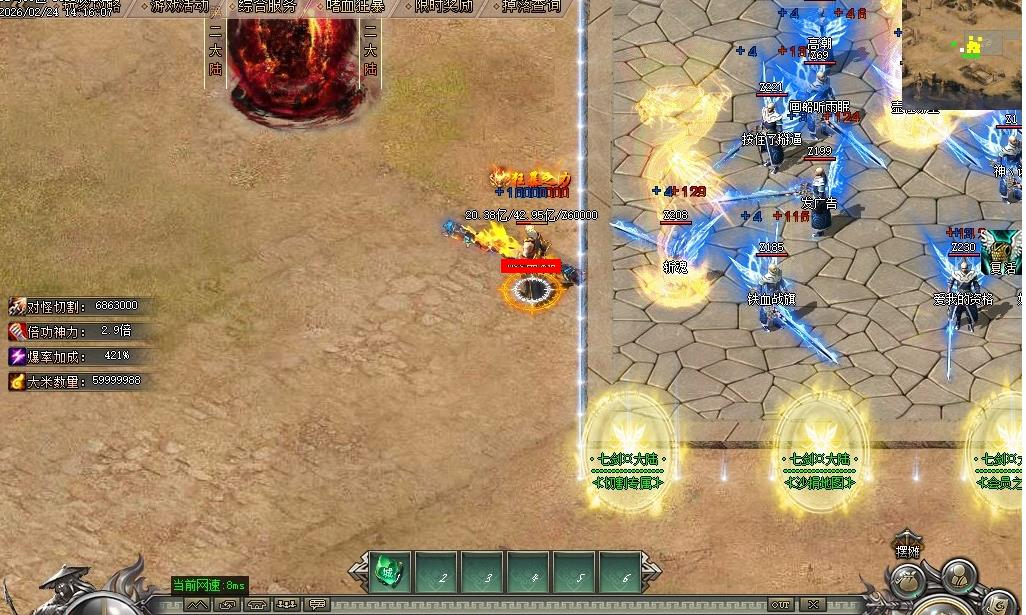Viewport: 1026px width, 615px height.
Task: Click the OUT button on bottom bar
Action: [781, 604]
